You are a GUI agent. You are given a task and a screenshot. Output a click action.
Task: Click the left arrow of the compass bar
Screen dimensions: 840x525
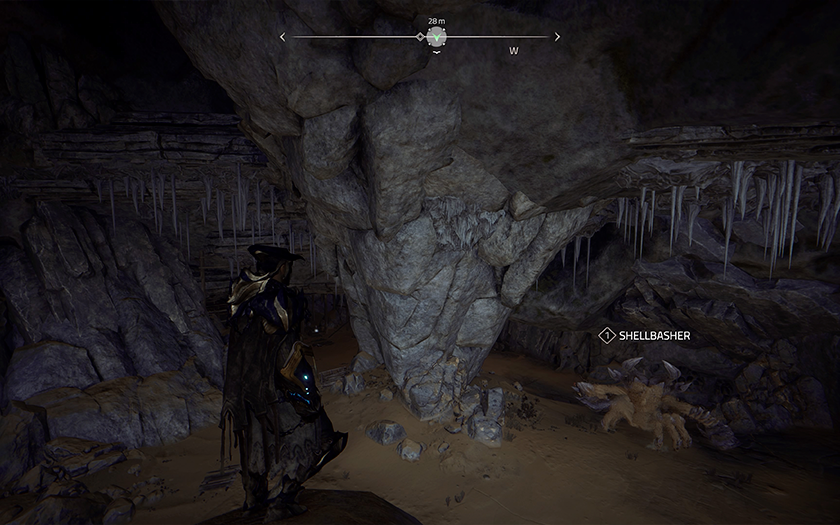pos(283,37)
